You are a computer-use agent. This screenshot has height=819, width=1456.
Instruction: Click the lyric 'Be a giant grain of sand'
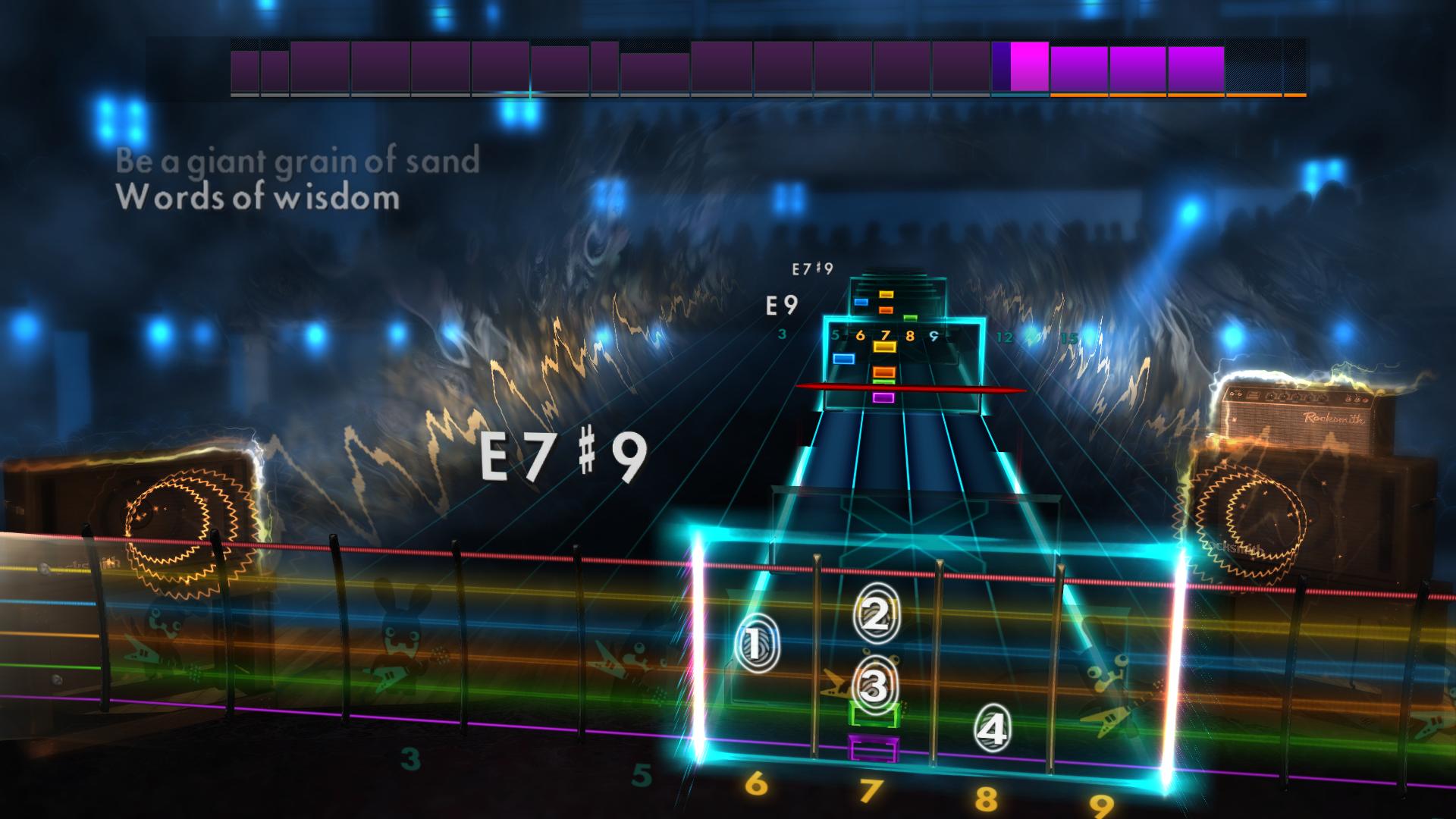(x=296, y=160)
